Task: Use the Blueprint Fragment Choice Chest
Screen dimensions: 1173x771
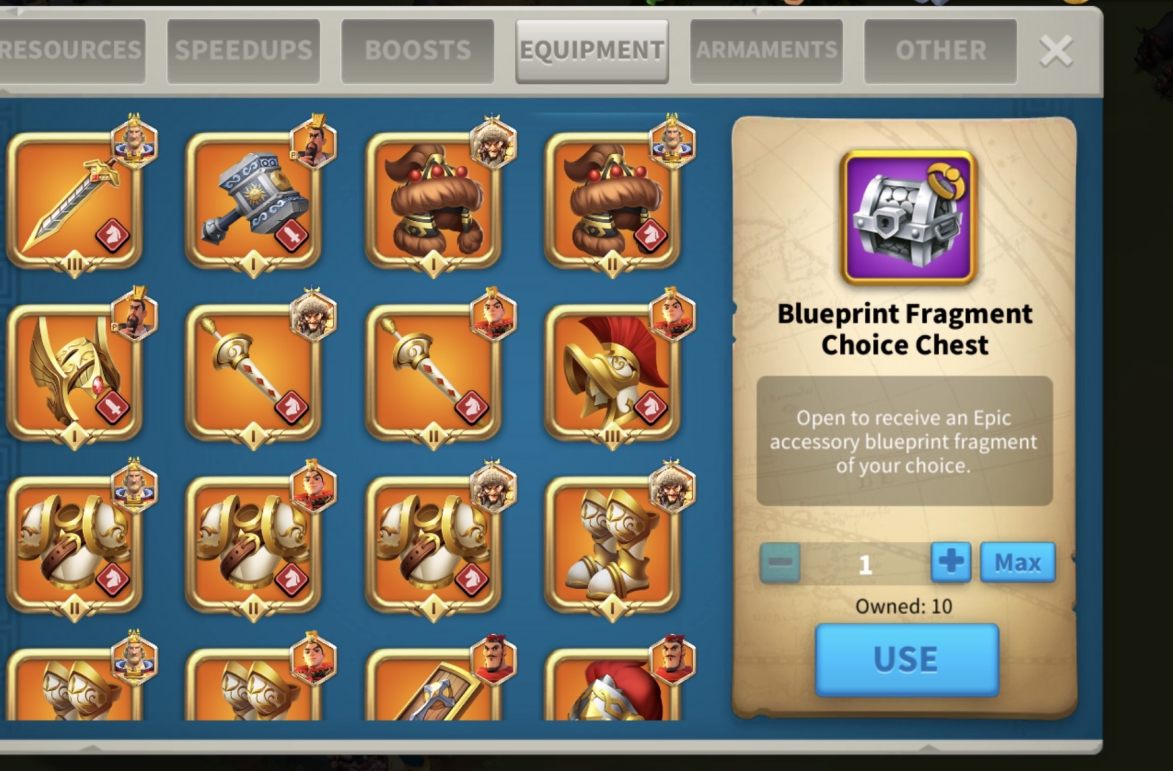Action: tap(906, 660)
